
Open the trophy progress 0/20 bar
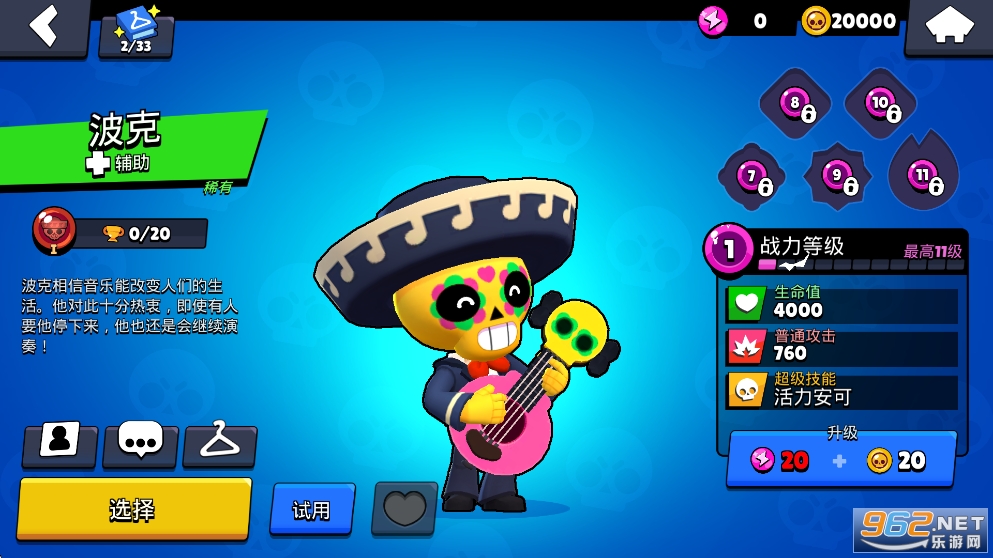click(x=140, y=234)
